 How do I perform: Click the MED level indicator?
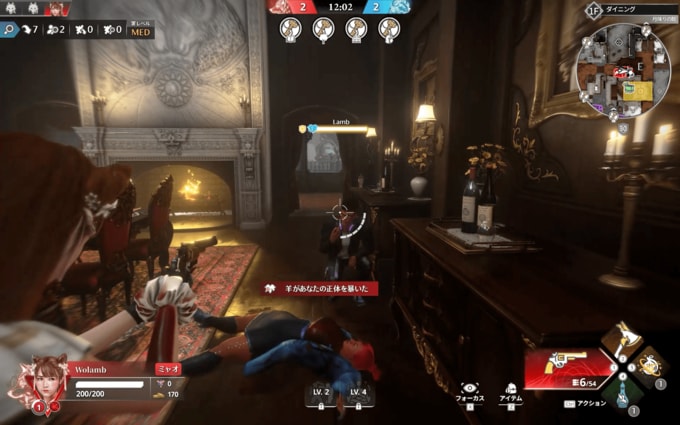point(141,29)
